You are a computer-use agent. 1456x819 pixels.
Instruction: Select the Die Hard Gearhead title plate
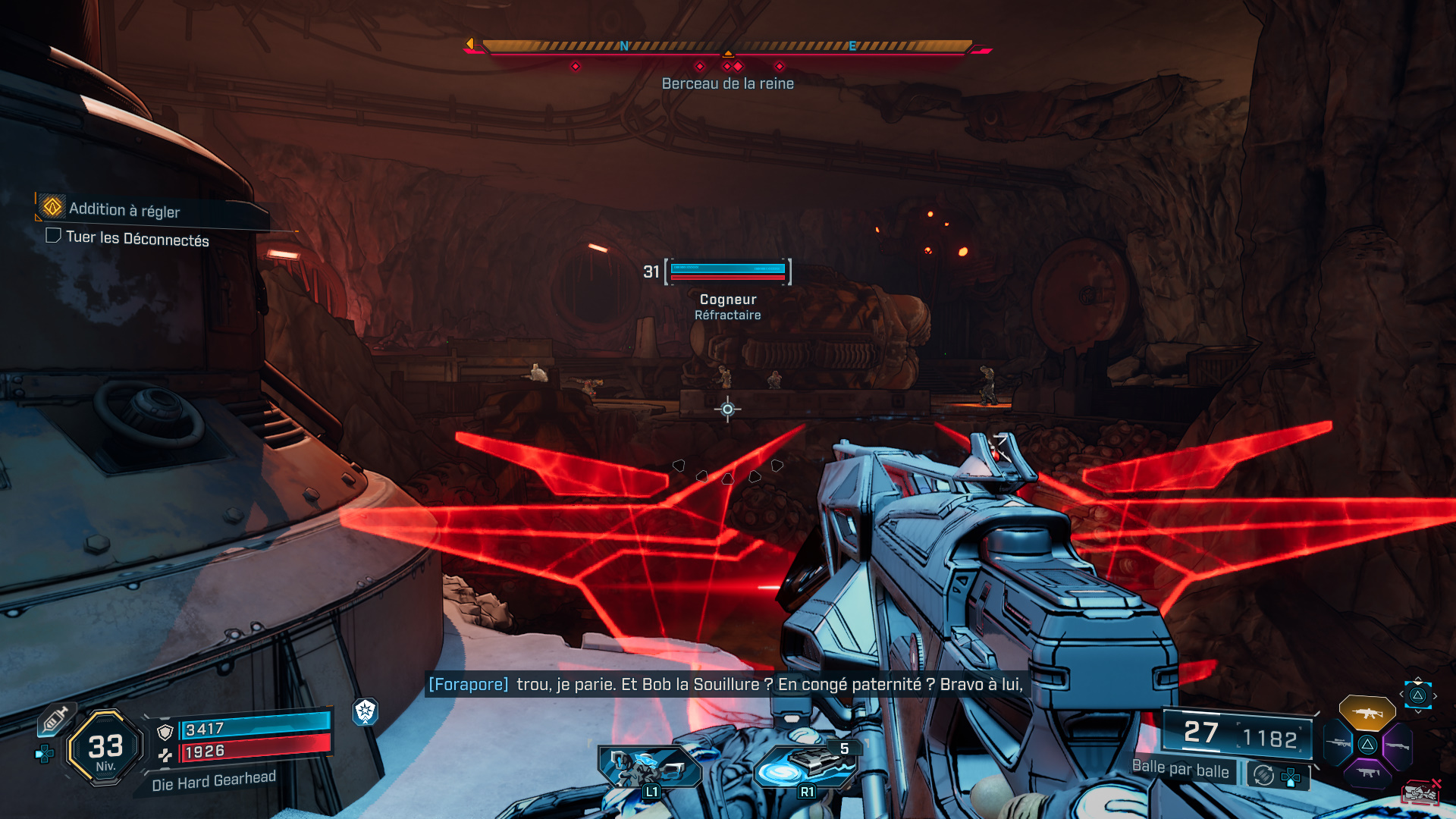click(x=213, y=780)
